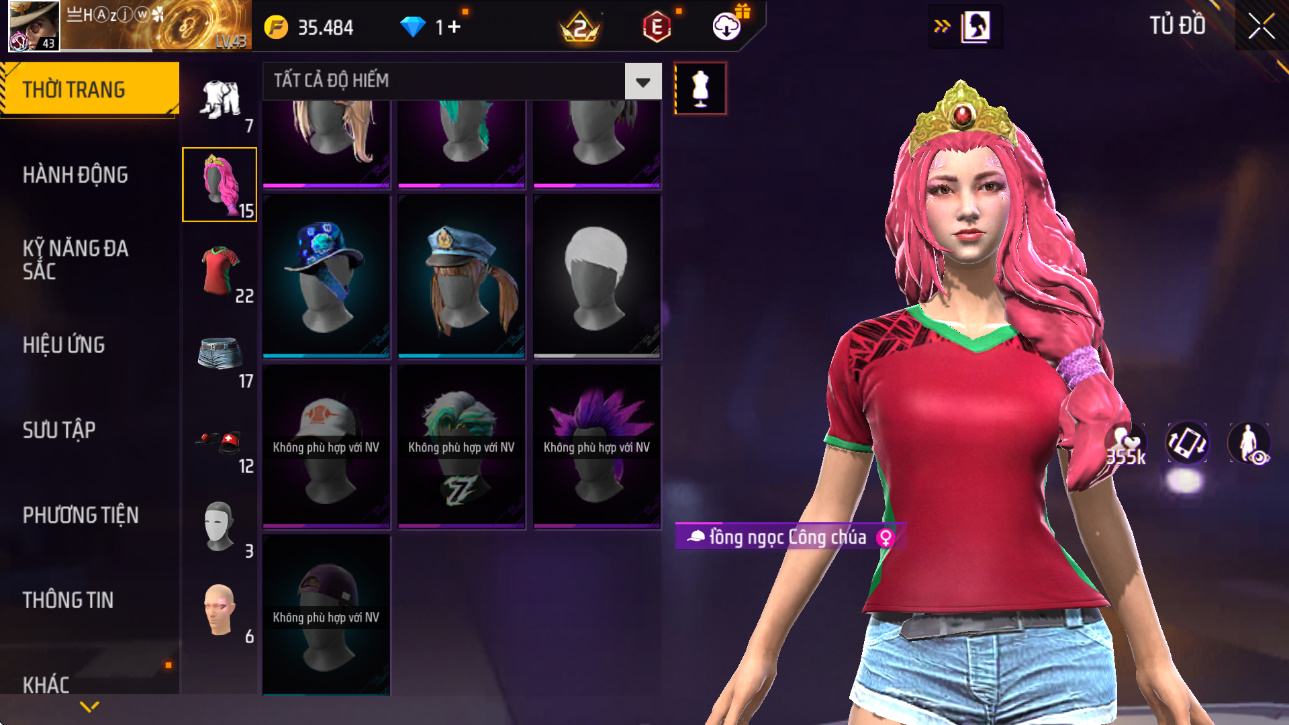The width and height of the screenshot is (1289, 725).
Task: Choose the pink hair headwear category
Action: [x=219, y=184]
